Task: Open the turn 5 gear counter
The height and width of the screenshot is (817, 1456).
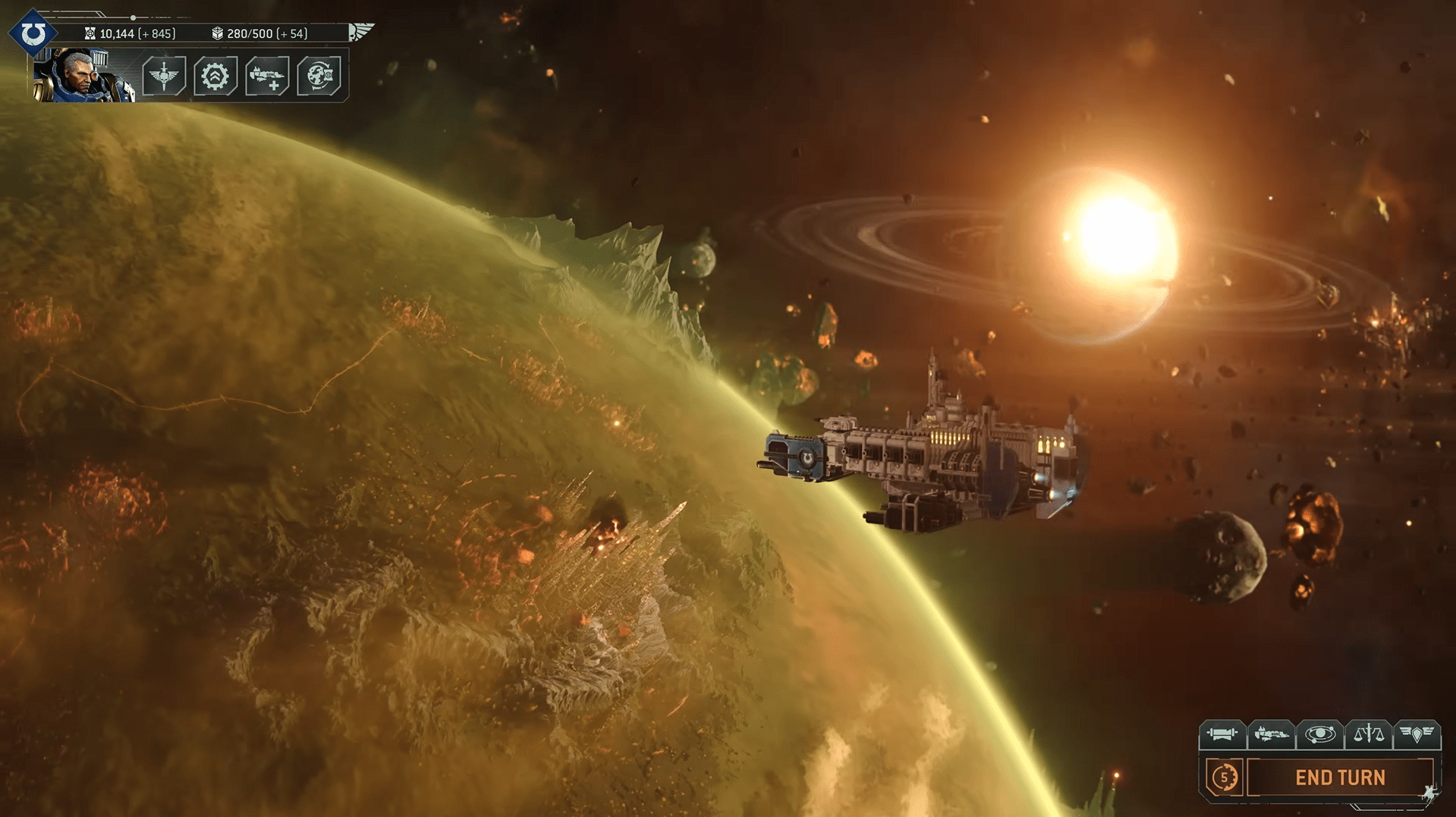Action: coord(1224,777)
